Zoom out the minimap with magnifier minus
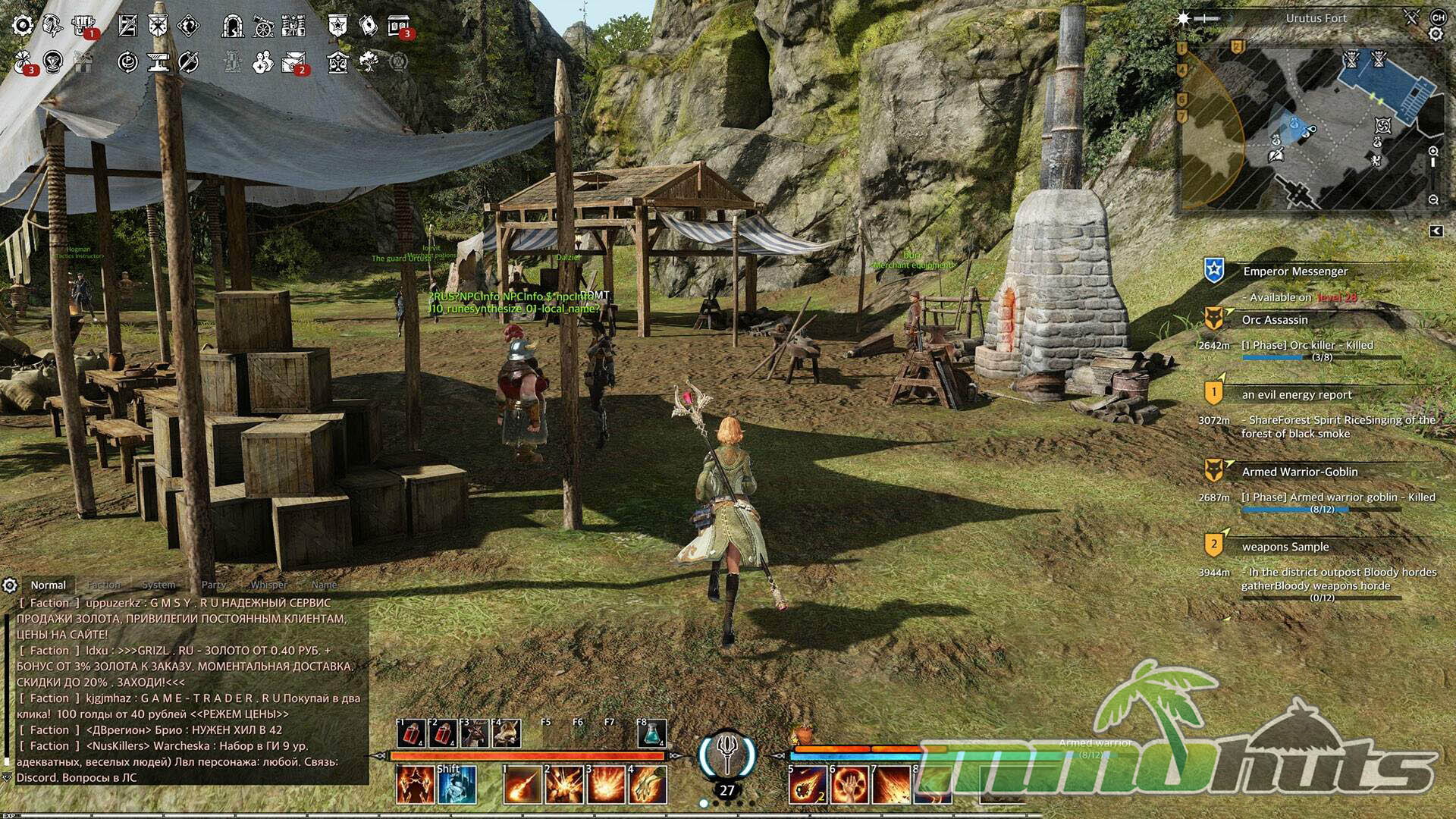 pos(1433,199)
